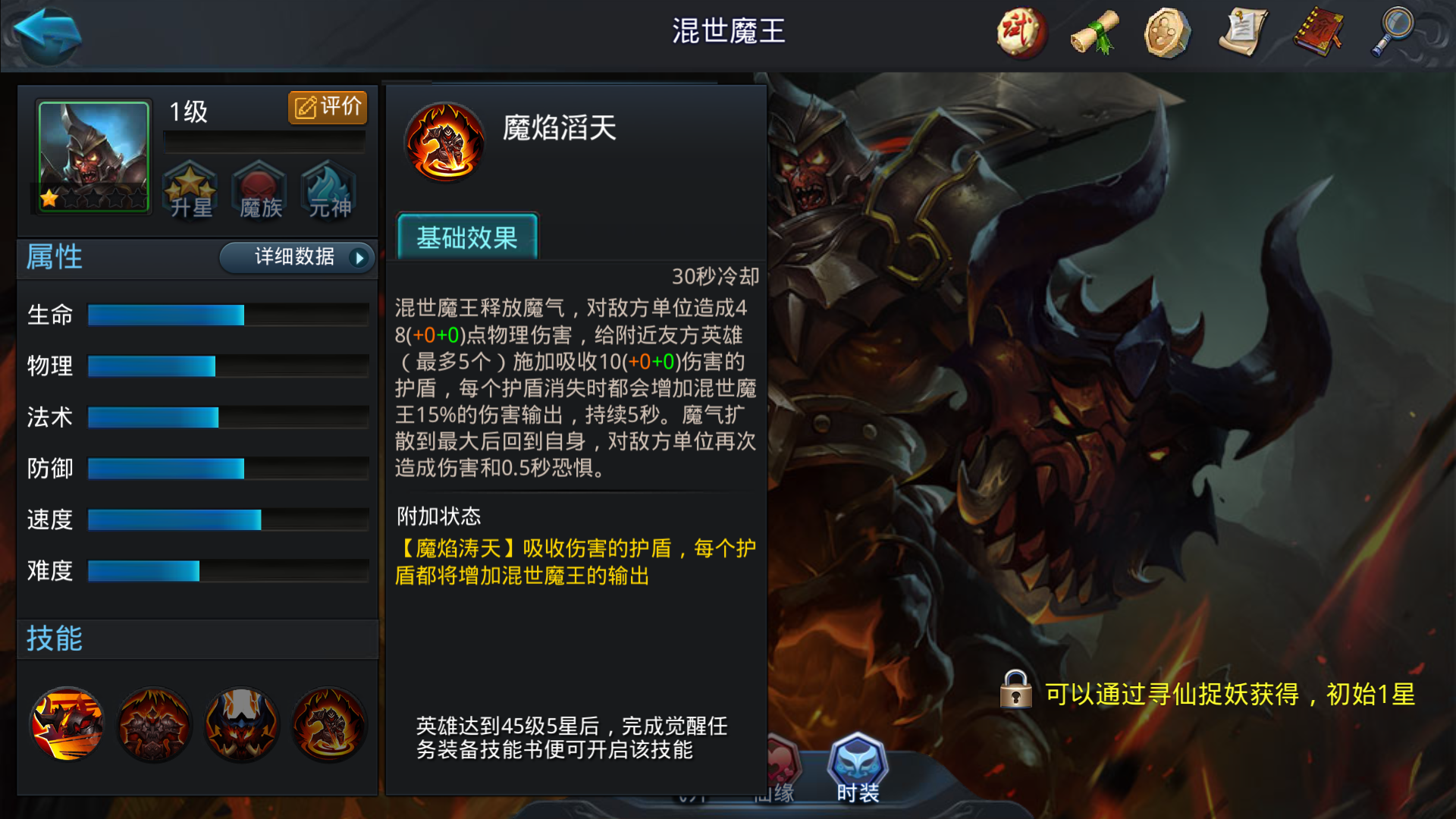Click the experience progress bar under 1级
The height and width of the screenshot is (819, 1456).
[x=264, y=140]
